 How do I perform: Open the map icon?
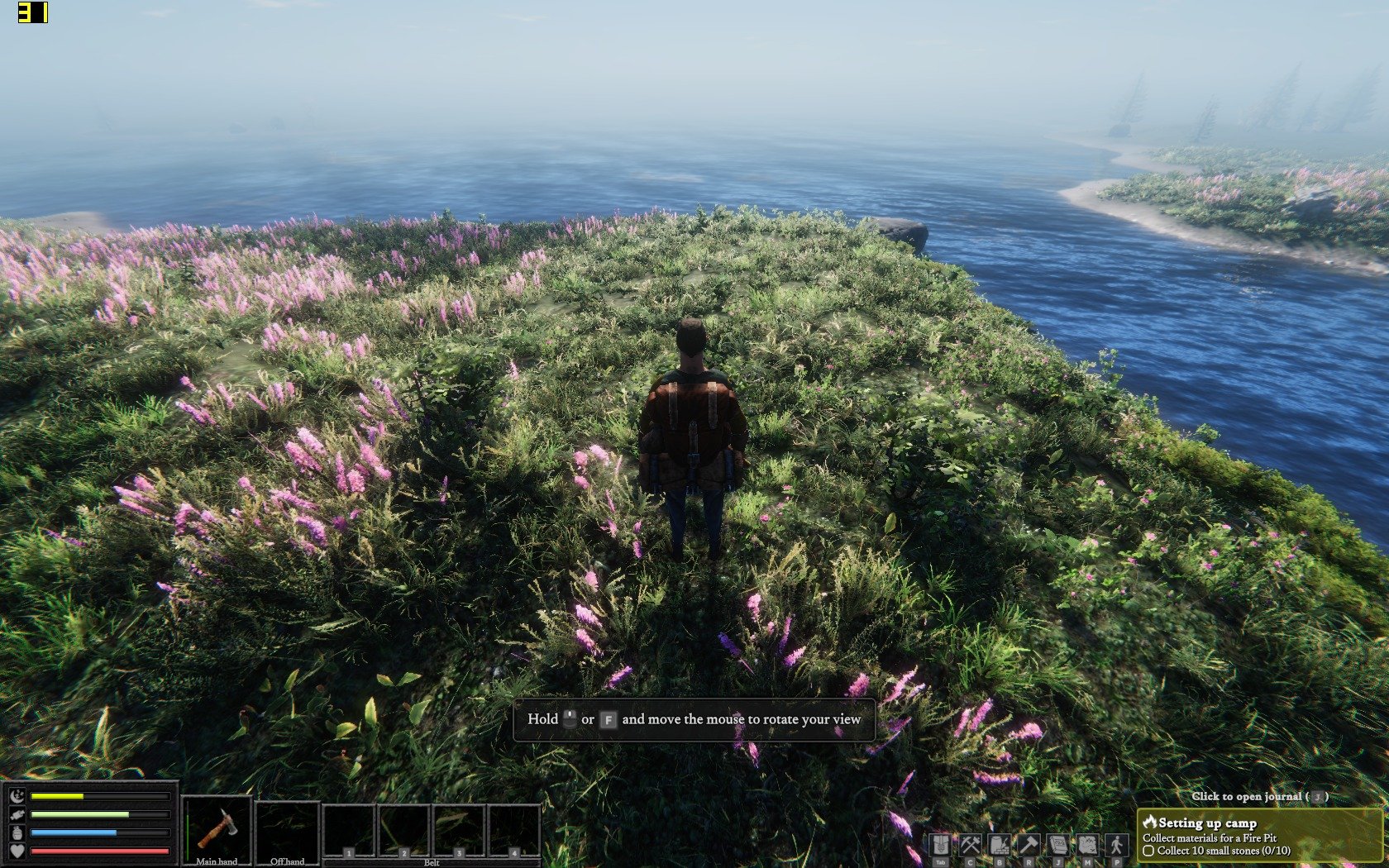coord(1087,845)
